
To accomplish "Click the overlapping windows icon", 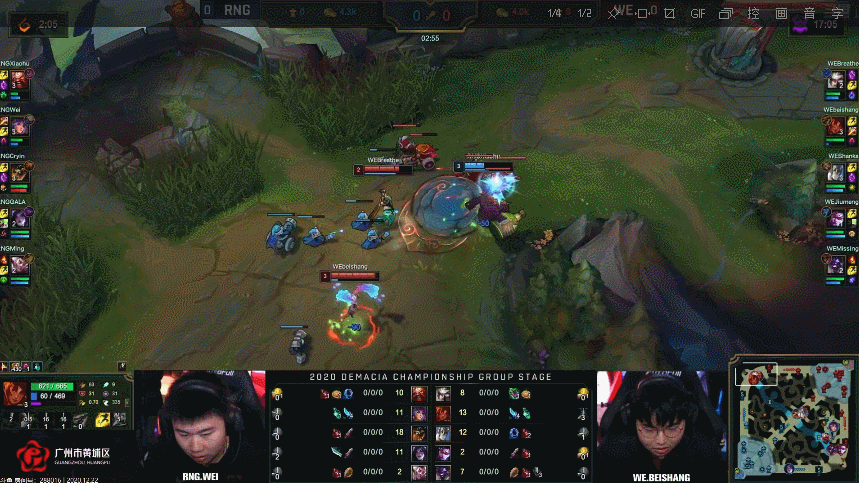I will 726,14.
